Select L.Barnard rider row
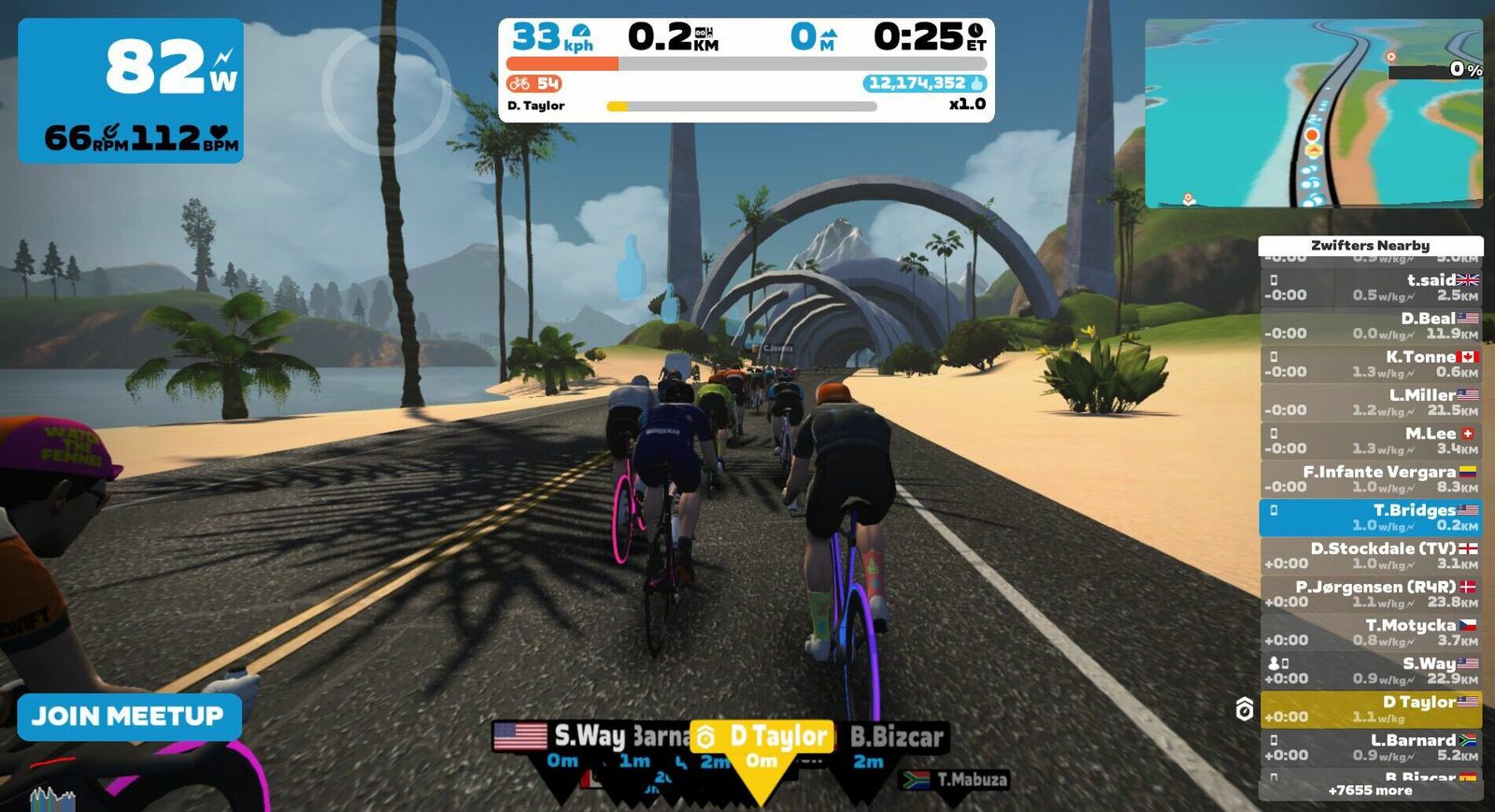Screen dimensions: 1495x812 [x=1370, y=747]
